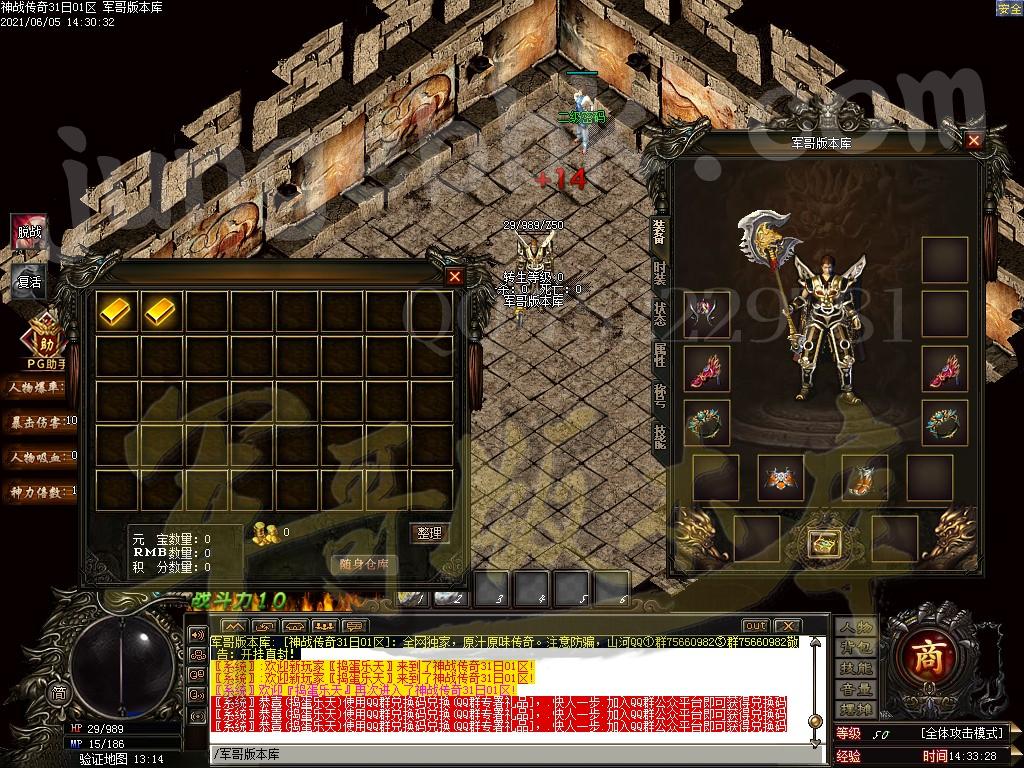1024x768 pixels.
Task: Close the inventory bag window
Action: pos(455,276)
